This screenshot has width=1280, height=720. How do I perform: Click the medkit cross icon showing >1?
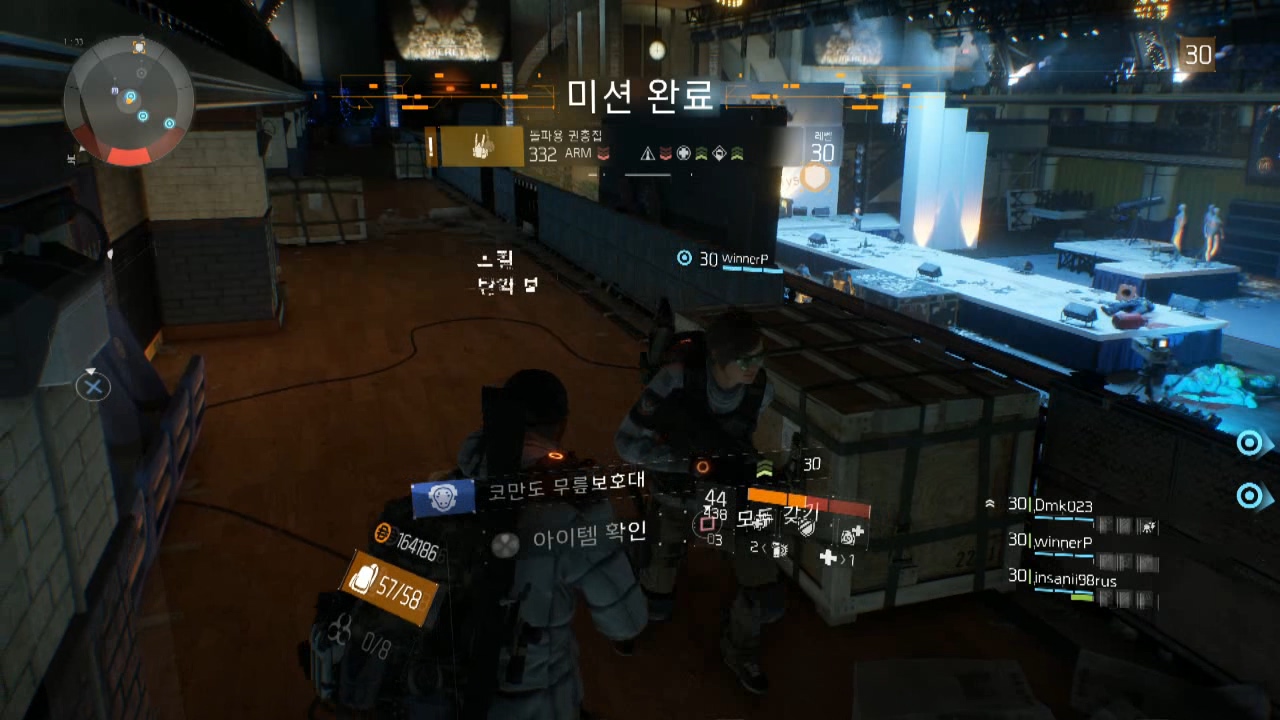[829, 555]
